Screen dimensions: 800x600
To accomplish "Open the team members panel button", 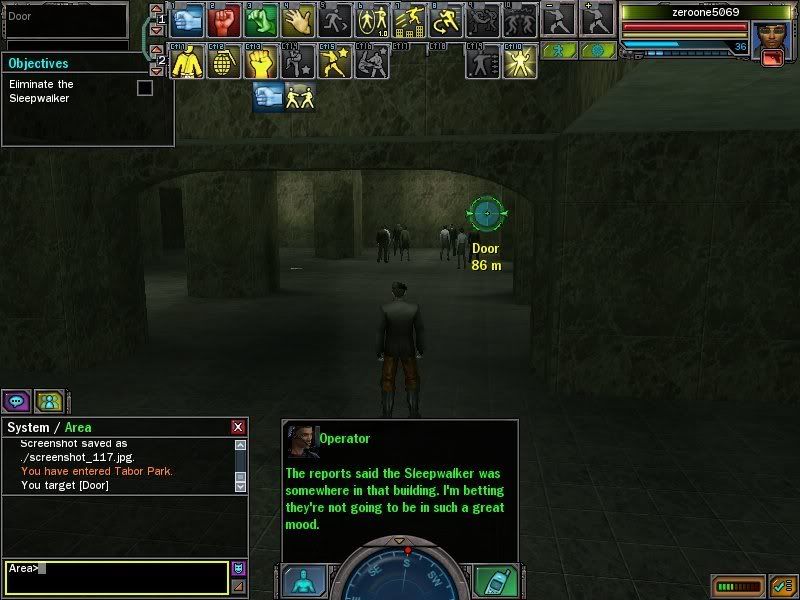I will pyautogui.click(x=49, y=402).
